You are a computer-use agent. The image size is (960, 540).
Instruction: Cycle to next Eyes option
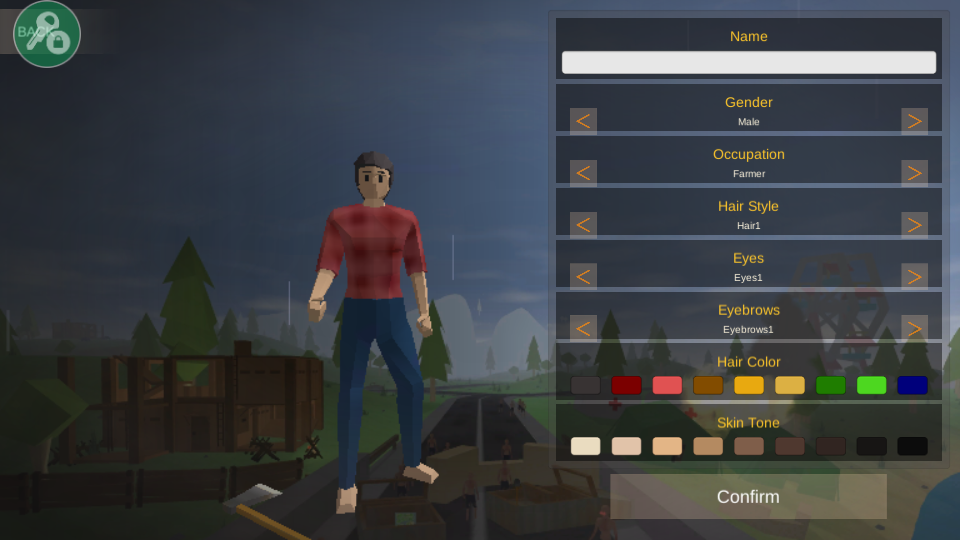pos(914,277)
